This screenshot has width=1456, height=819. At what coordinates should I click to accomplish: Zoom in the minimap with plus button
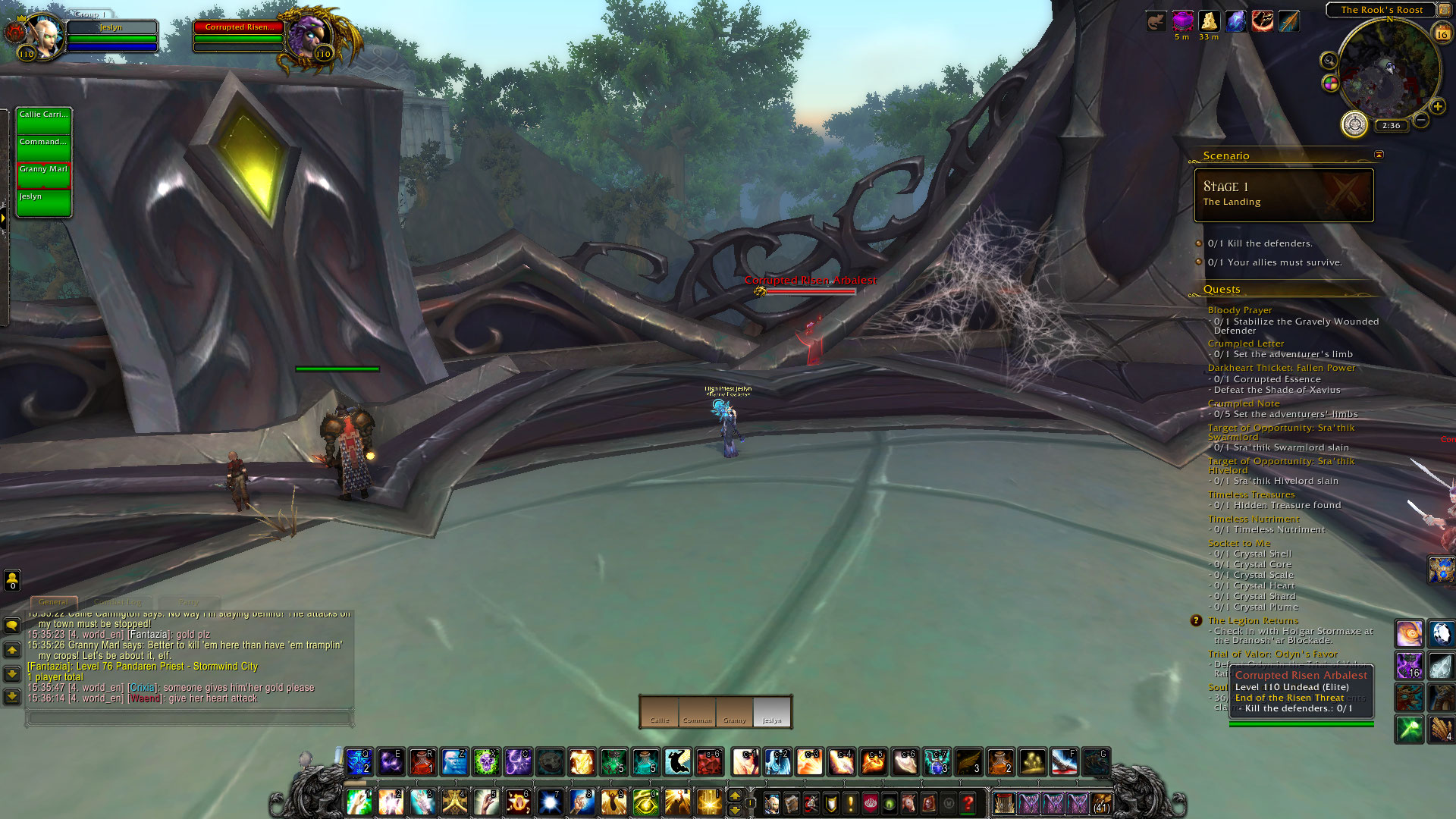1437,107
